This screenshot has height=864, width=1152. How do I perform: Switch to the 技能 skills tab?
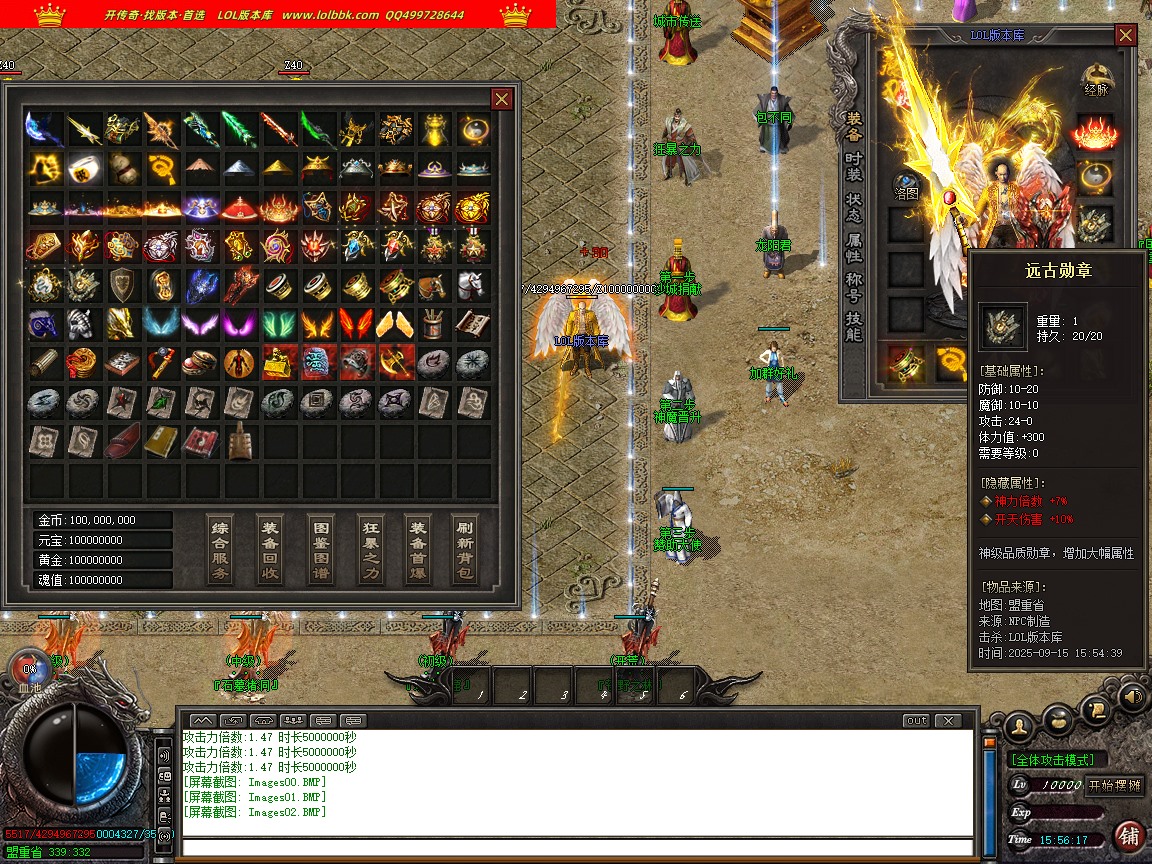(x=854, y=327)
